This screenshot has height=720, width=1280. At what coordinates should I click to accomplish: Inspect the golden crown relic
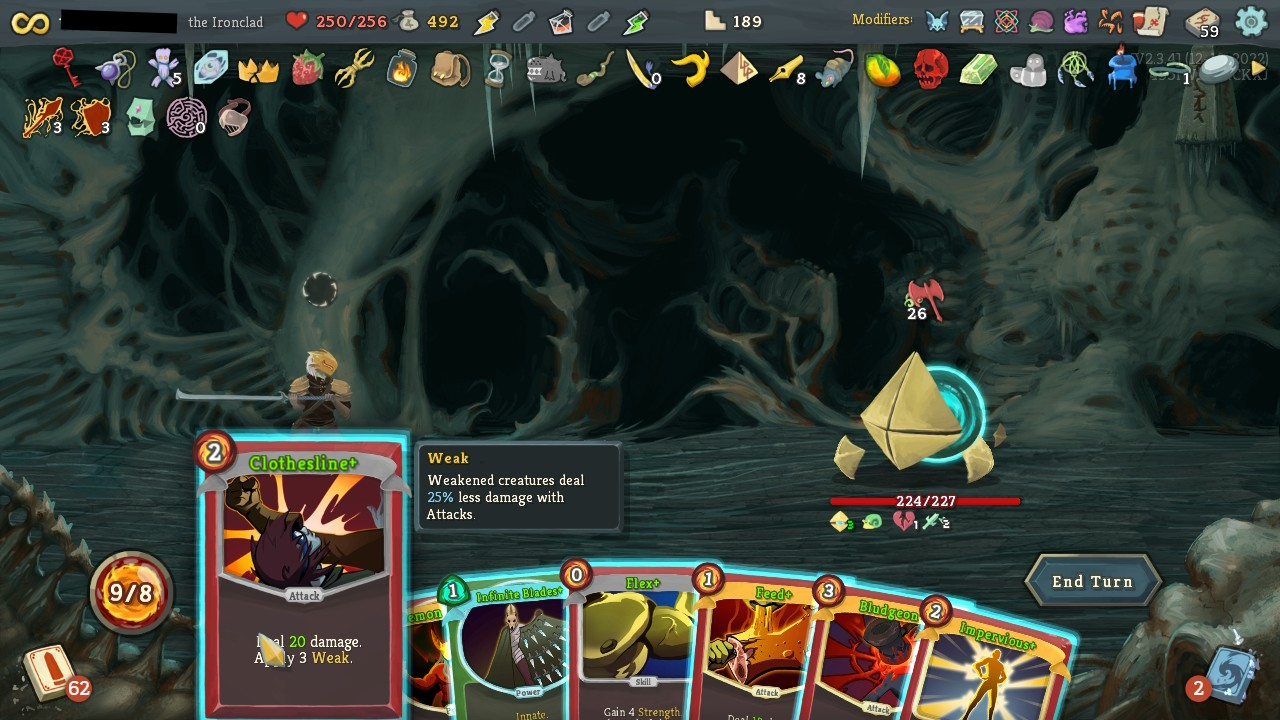coord(258,69)
